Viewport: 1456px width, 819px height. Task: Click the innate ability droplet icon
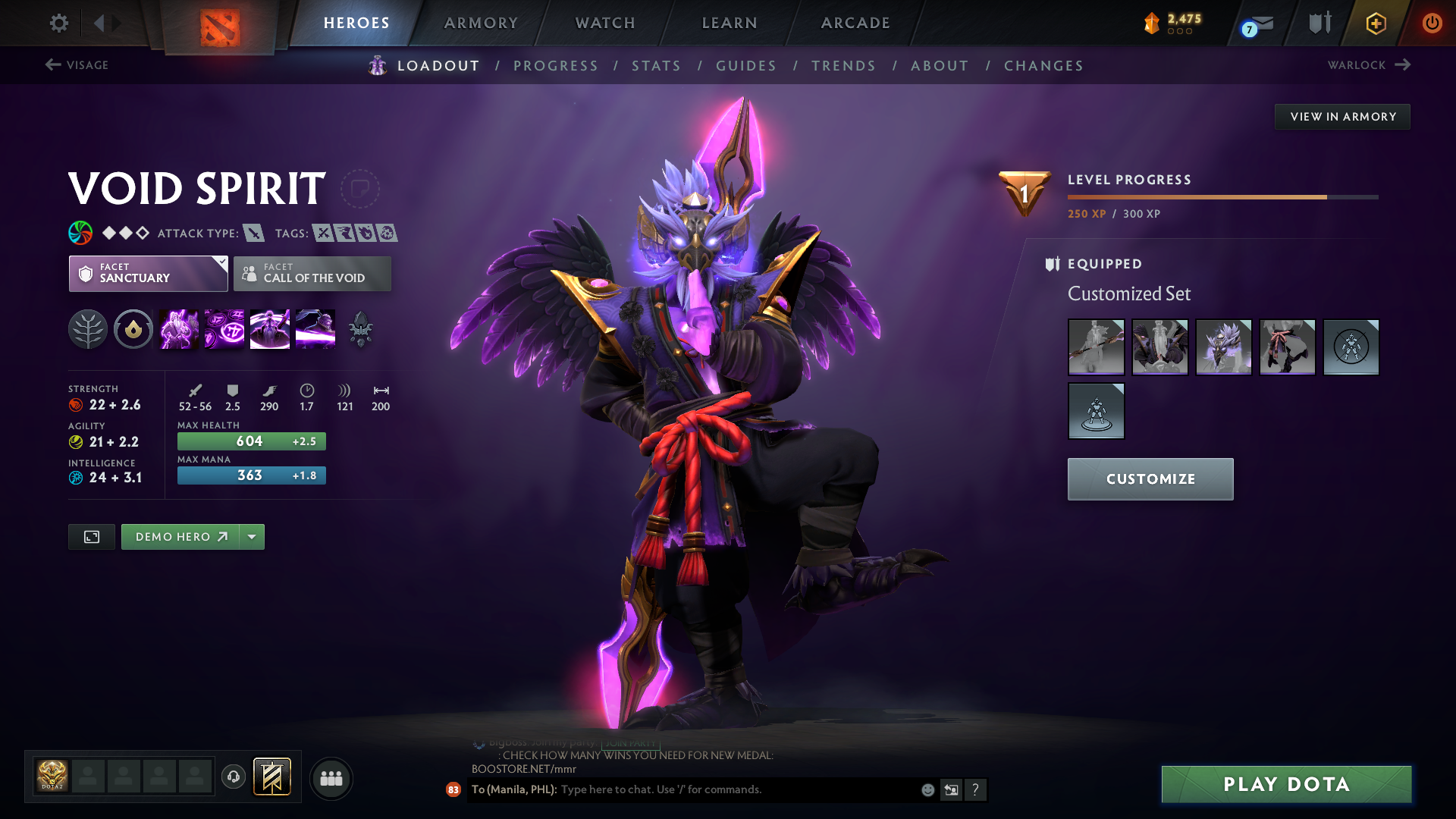click(x=133, y=329)
